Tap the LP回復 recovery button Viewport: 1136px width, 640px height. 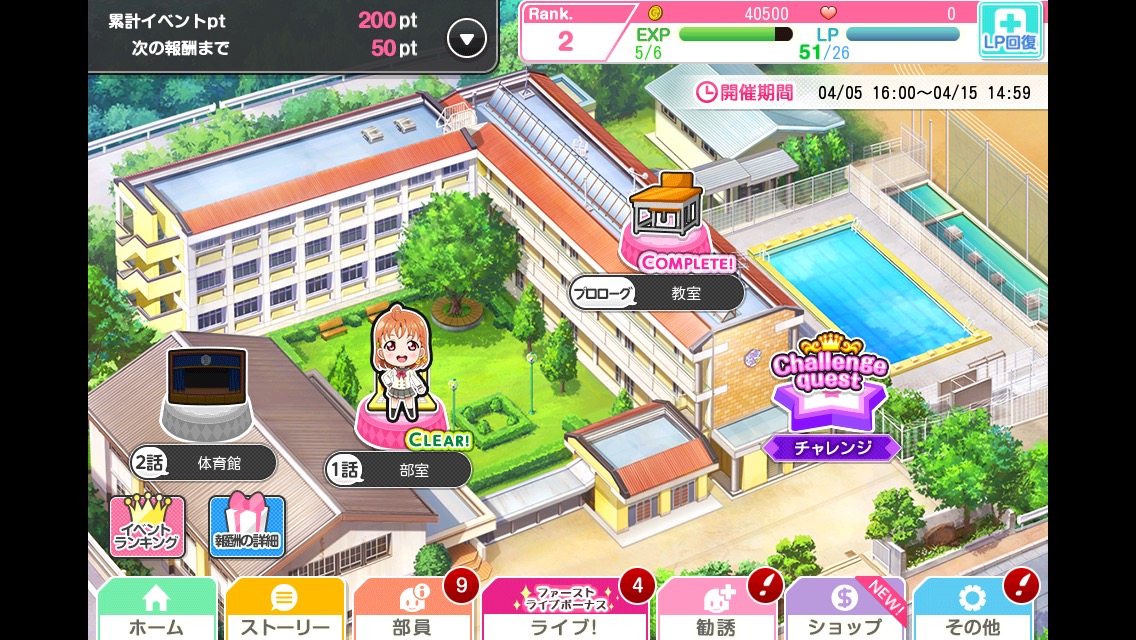click(1010, 30)
